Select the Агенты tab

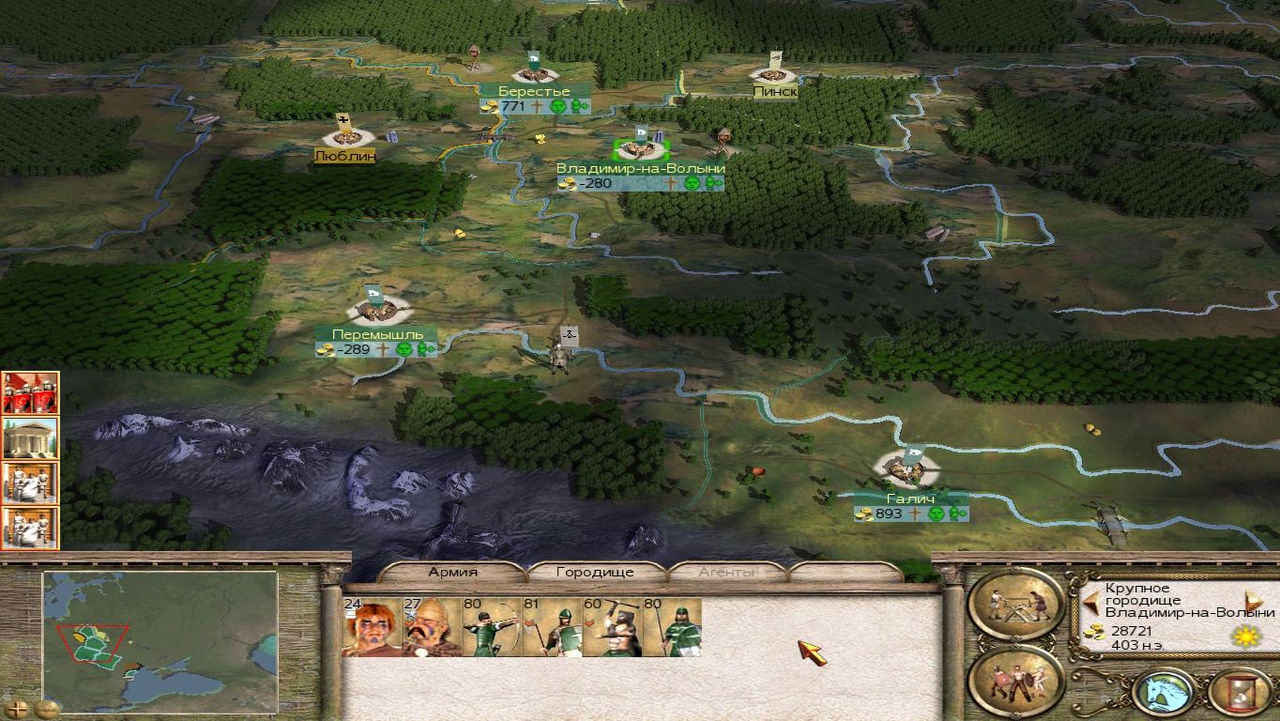click(727, 572)
